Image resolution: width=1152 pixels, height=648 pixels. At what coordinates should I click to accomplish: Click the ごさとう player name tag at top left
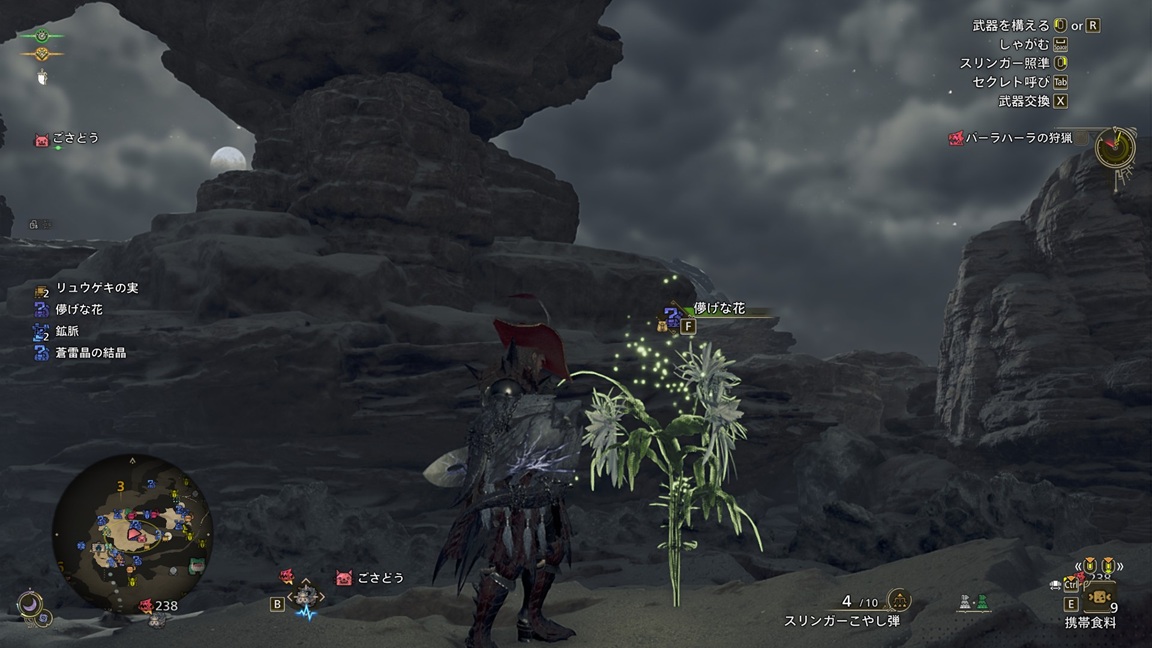coord(75,139)
